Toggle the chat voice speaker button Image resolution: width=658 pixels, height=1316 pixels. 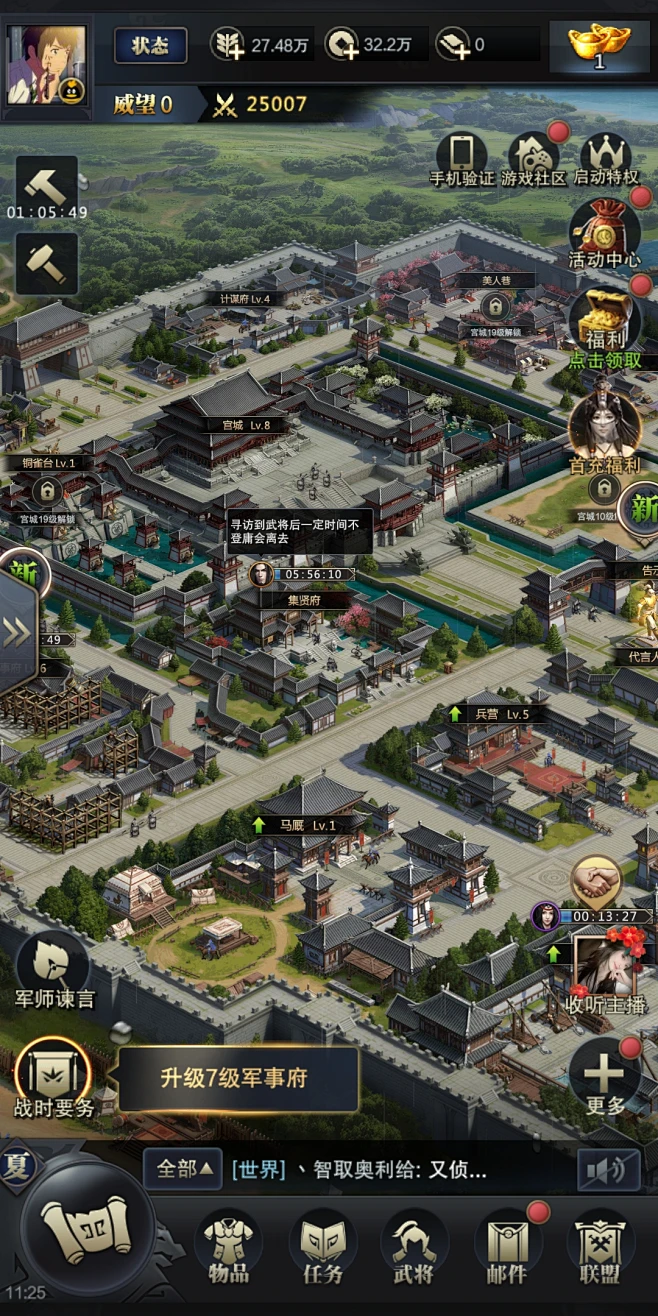coord(608,1168)
